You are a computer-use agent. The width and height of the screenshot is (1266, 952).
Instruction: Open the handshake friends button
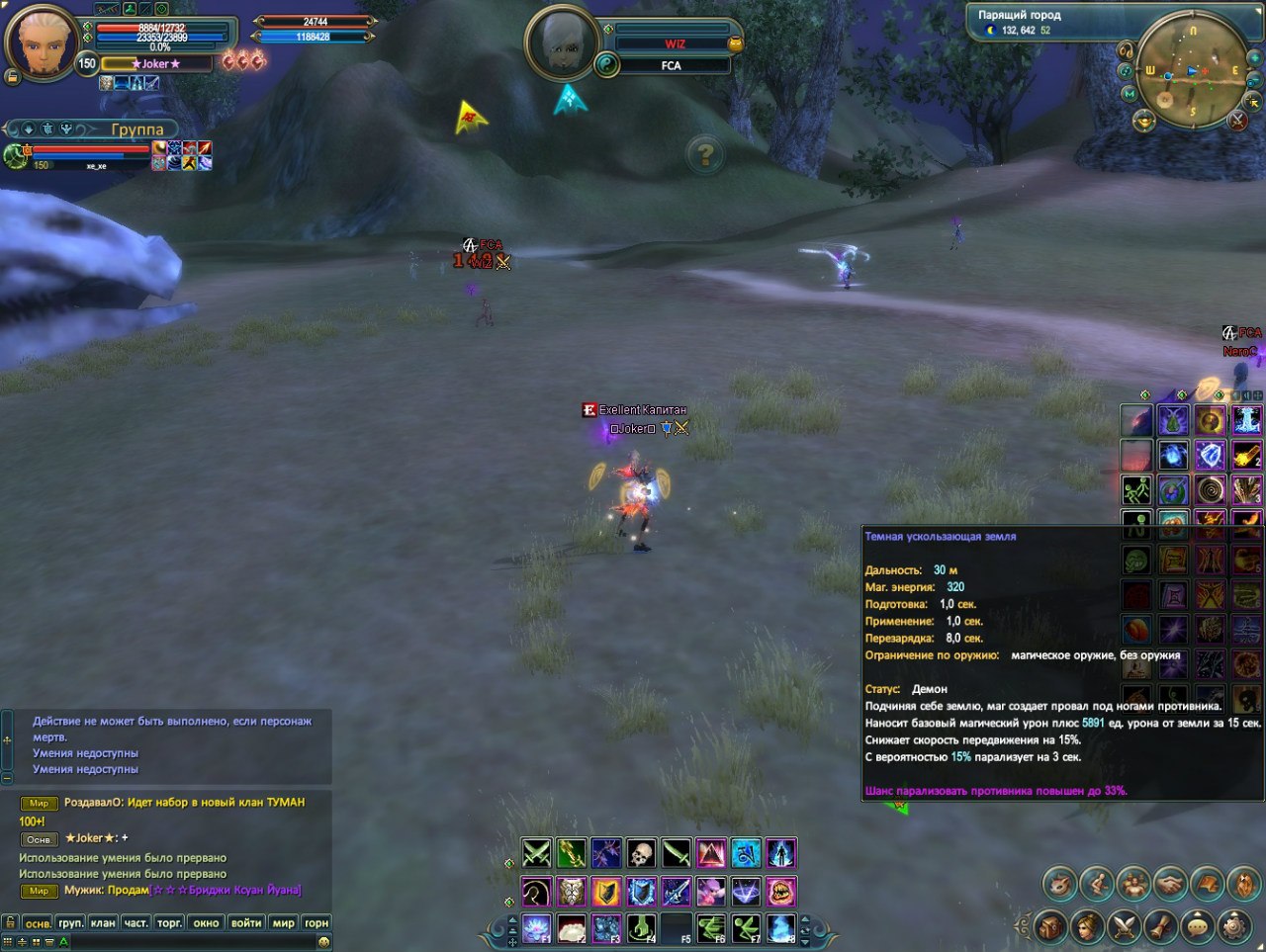tap(1170, 883)
